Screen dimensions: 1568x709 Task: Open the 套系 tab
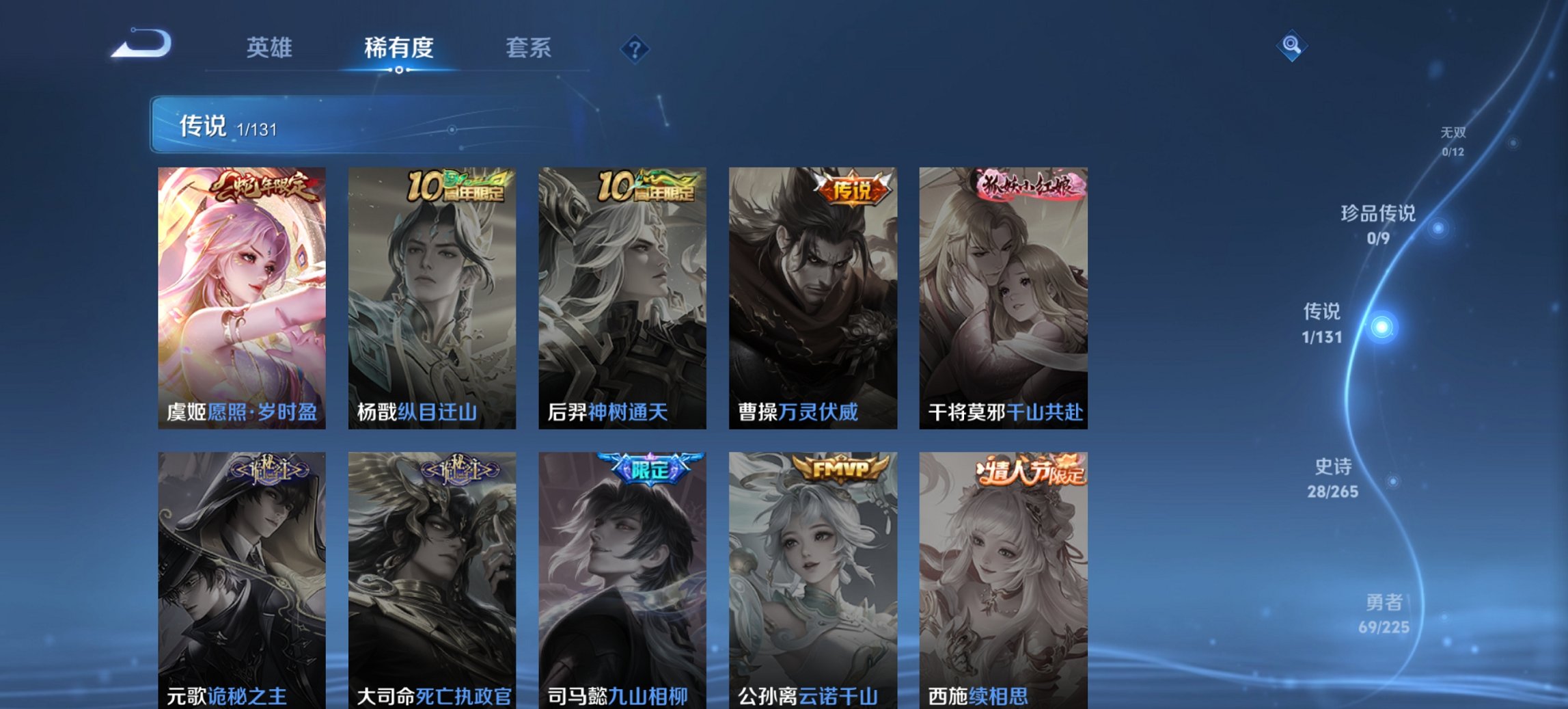click(529, 48)
